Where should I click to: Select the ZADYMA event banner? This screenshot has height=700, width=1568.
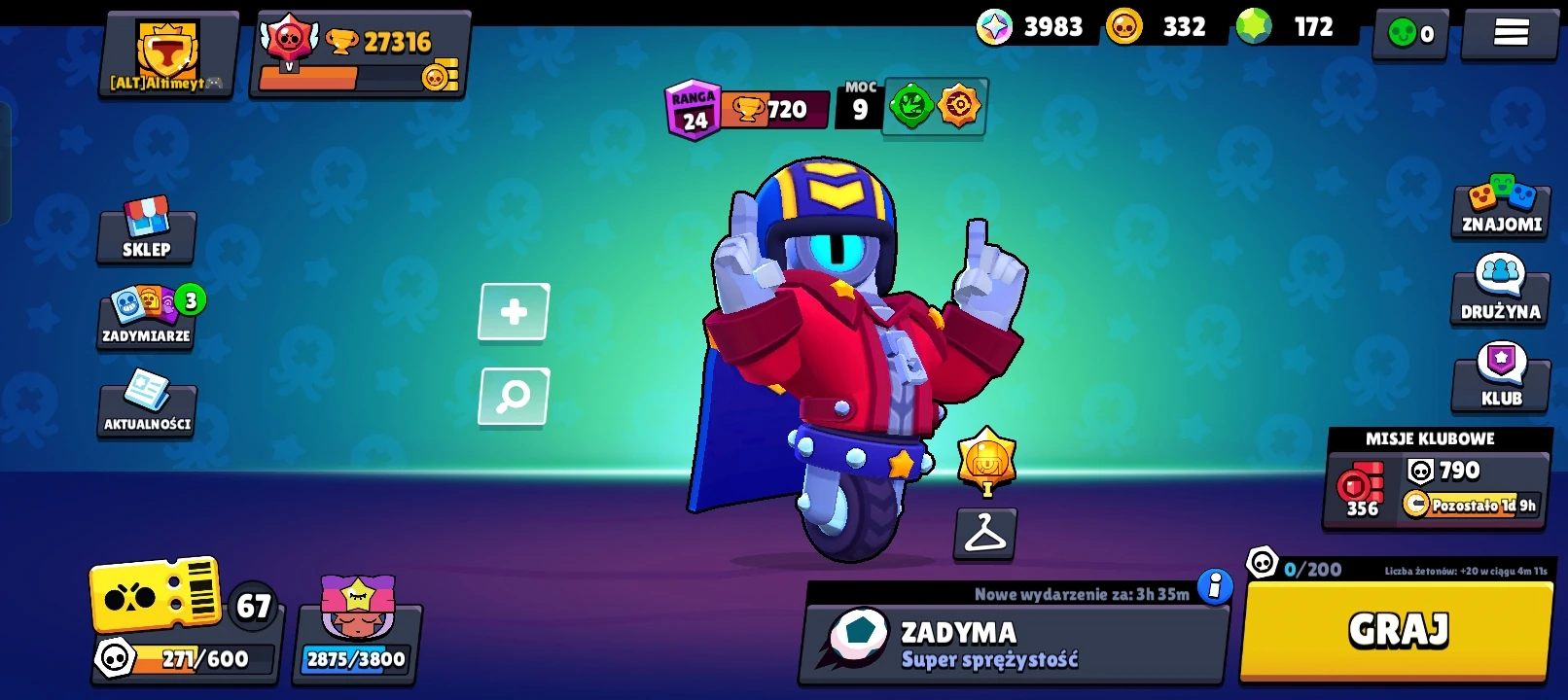tap(1012, 644)
